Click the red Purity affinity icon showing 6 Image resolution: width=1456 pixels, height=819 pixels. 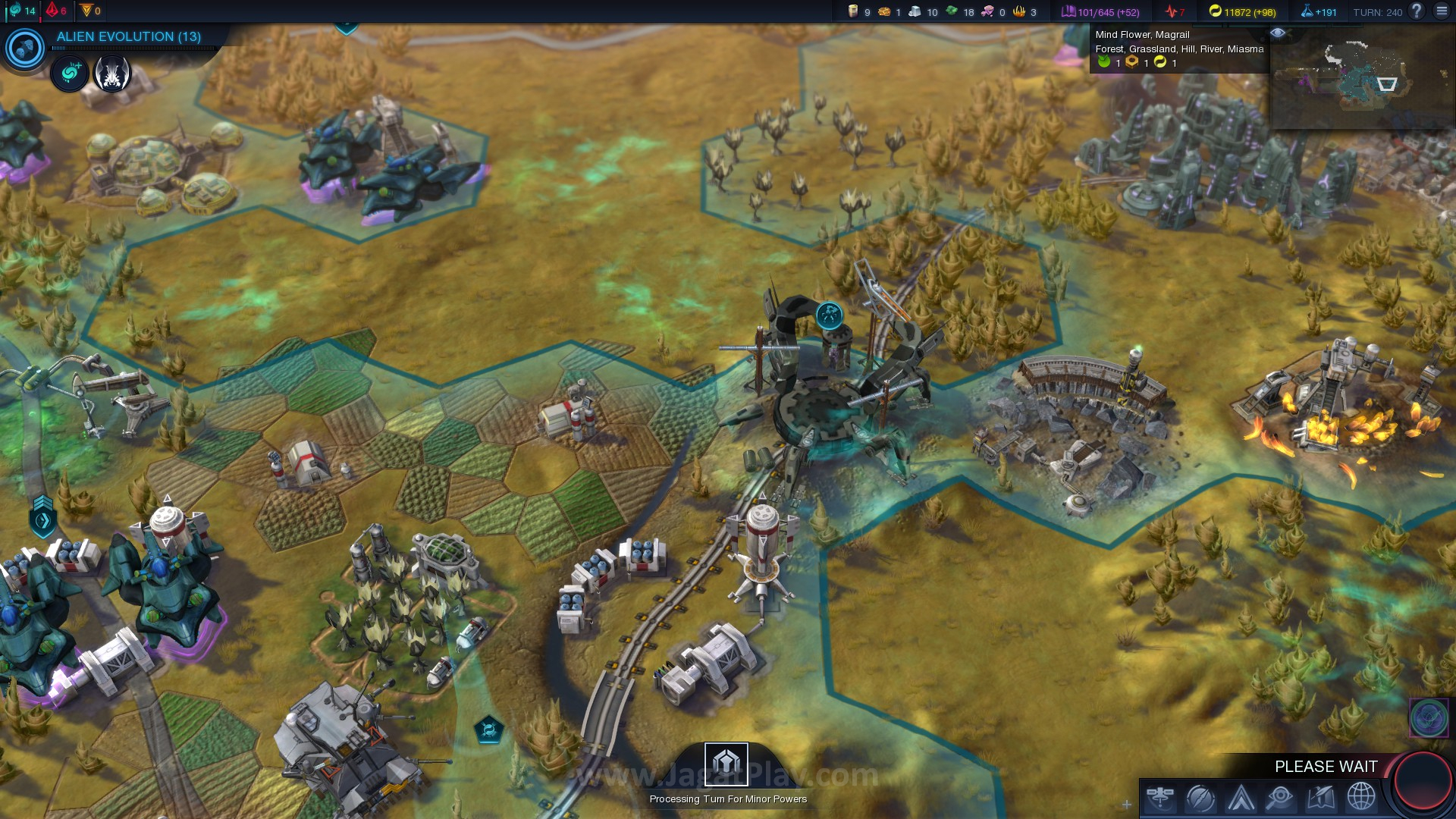tap(51, 11)
